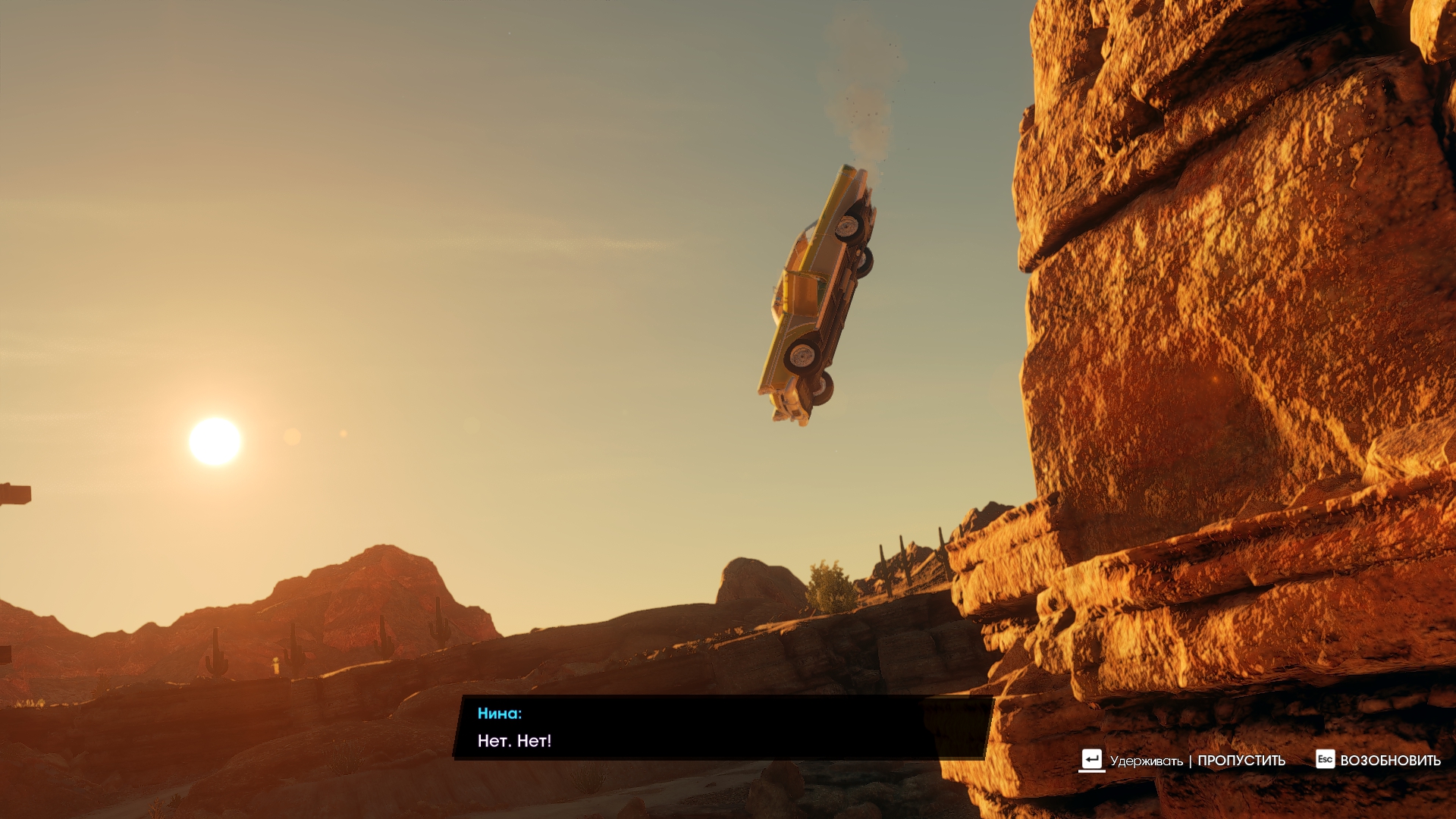Resume the cutscene via ВОЗОБНОВИТЬ
1456x819 pixels.
tap(1389, 761)
